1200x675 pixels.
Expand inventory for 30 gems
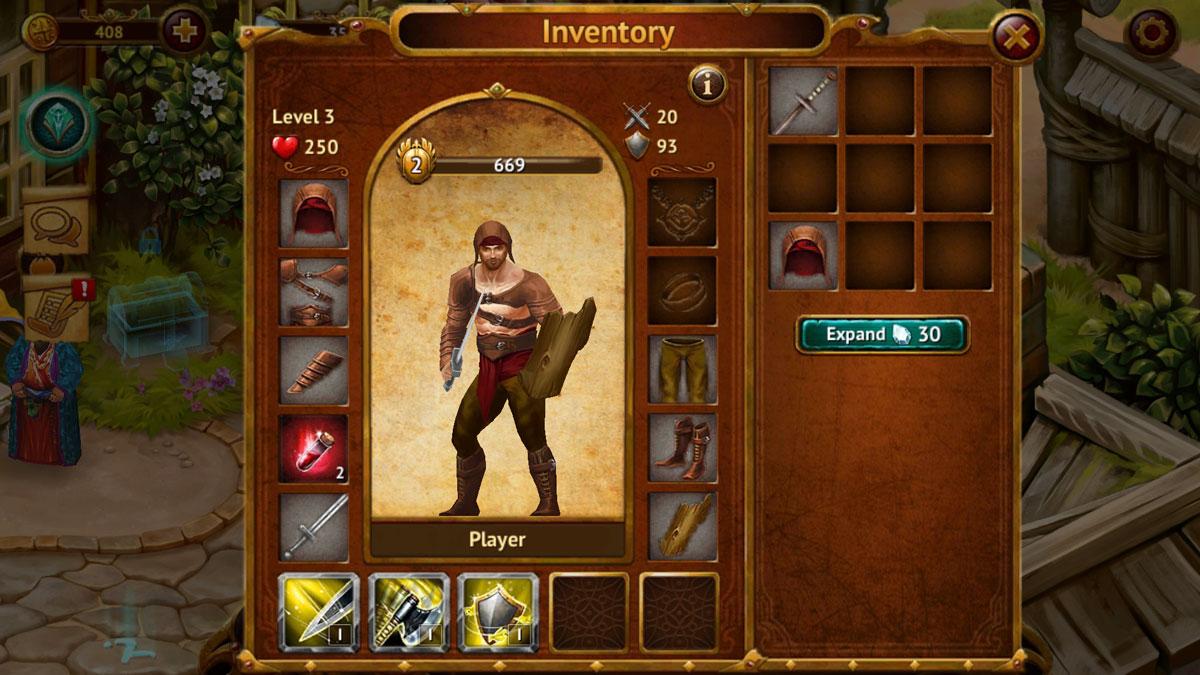click(x=882, y=334)
